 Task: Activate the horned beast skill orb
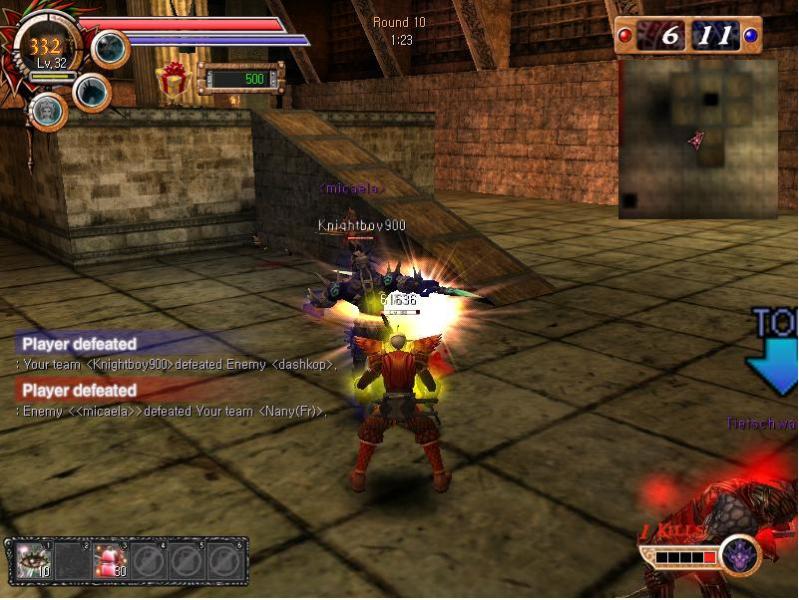tap(92, 92)
